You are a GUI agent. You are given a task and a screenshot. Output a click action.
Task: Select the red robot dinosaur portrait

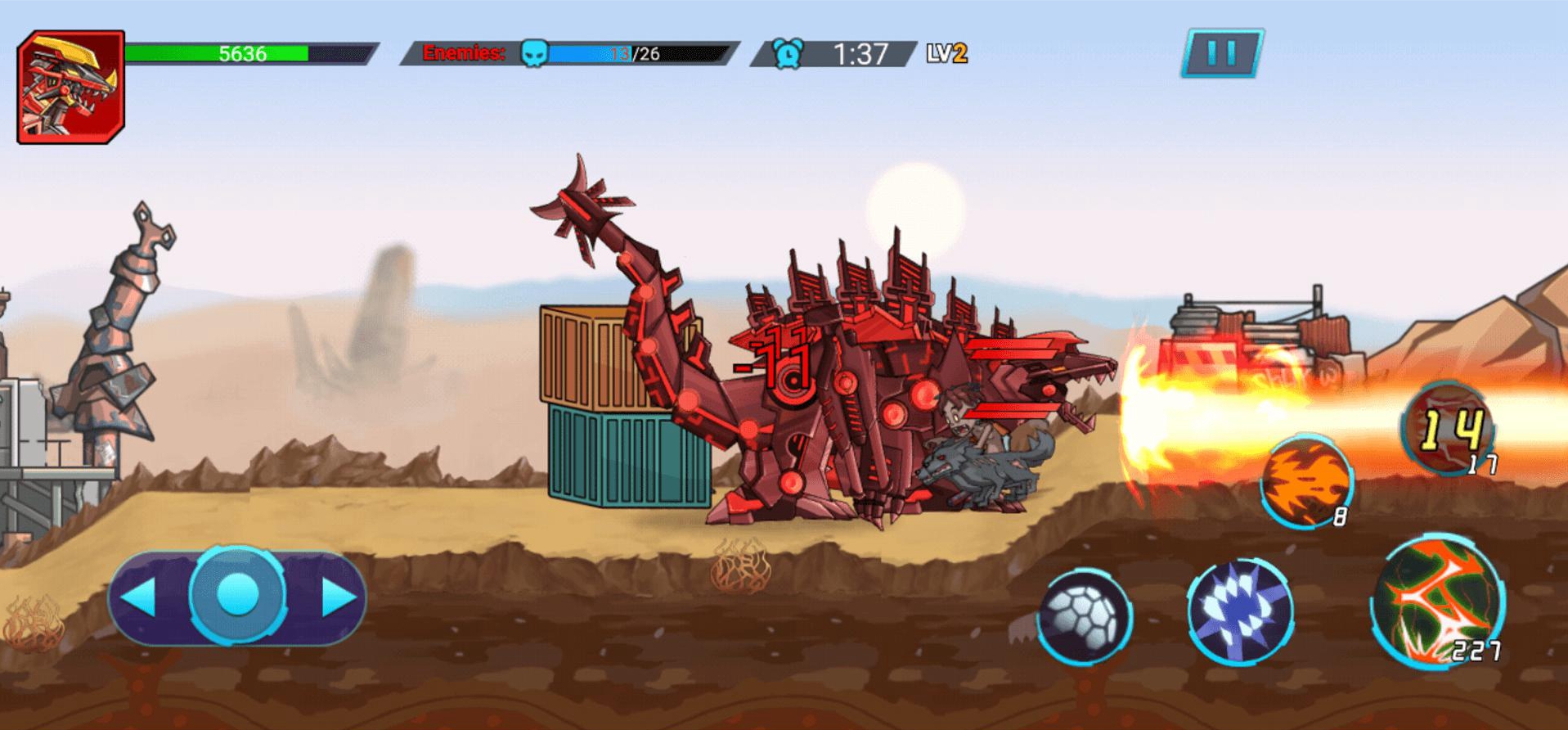pyautogui.click(x=71, y=88)
